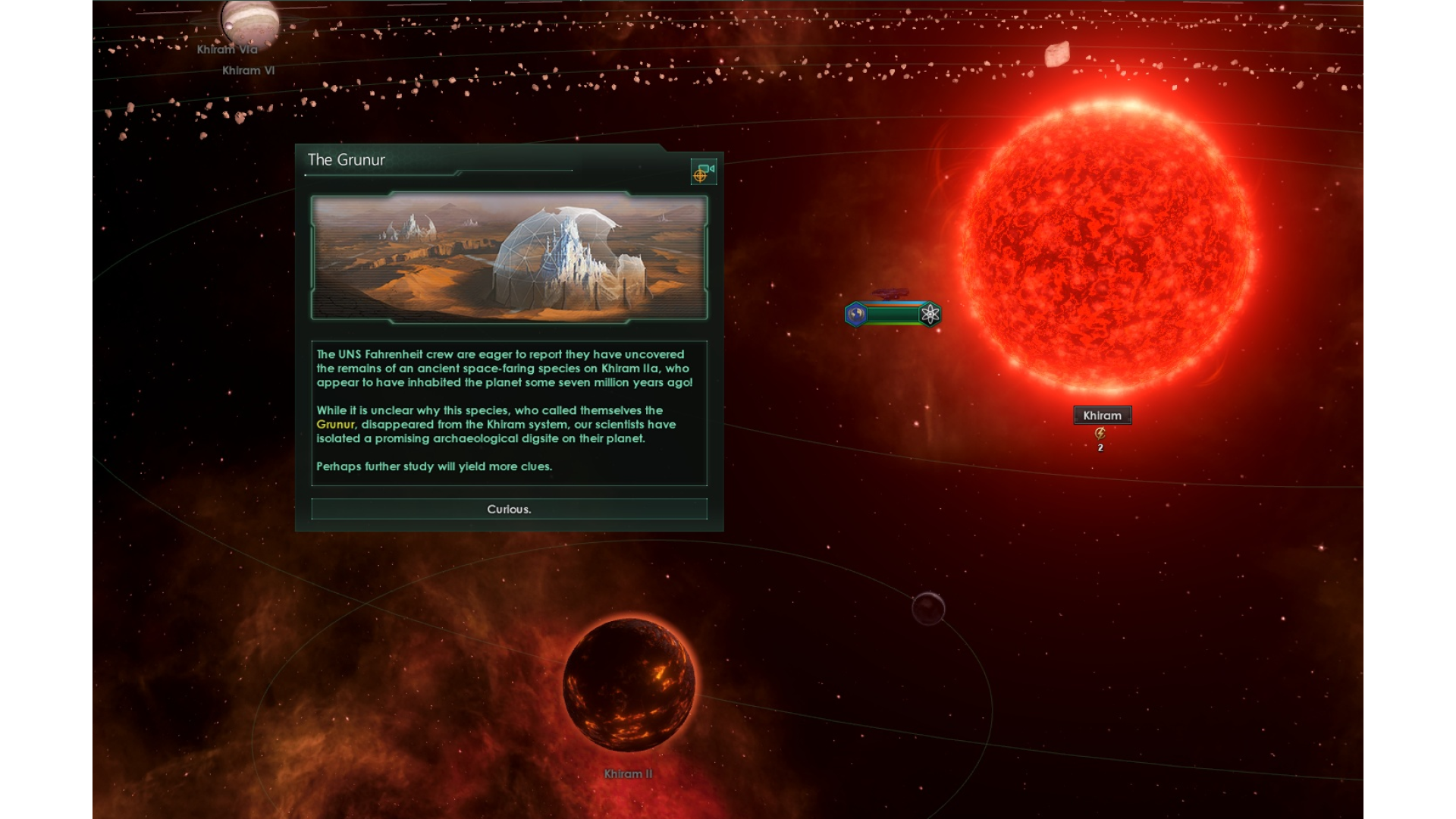Follow the highlighted Grunur link in event text

pyautogui.click(x=335, y=425)
